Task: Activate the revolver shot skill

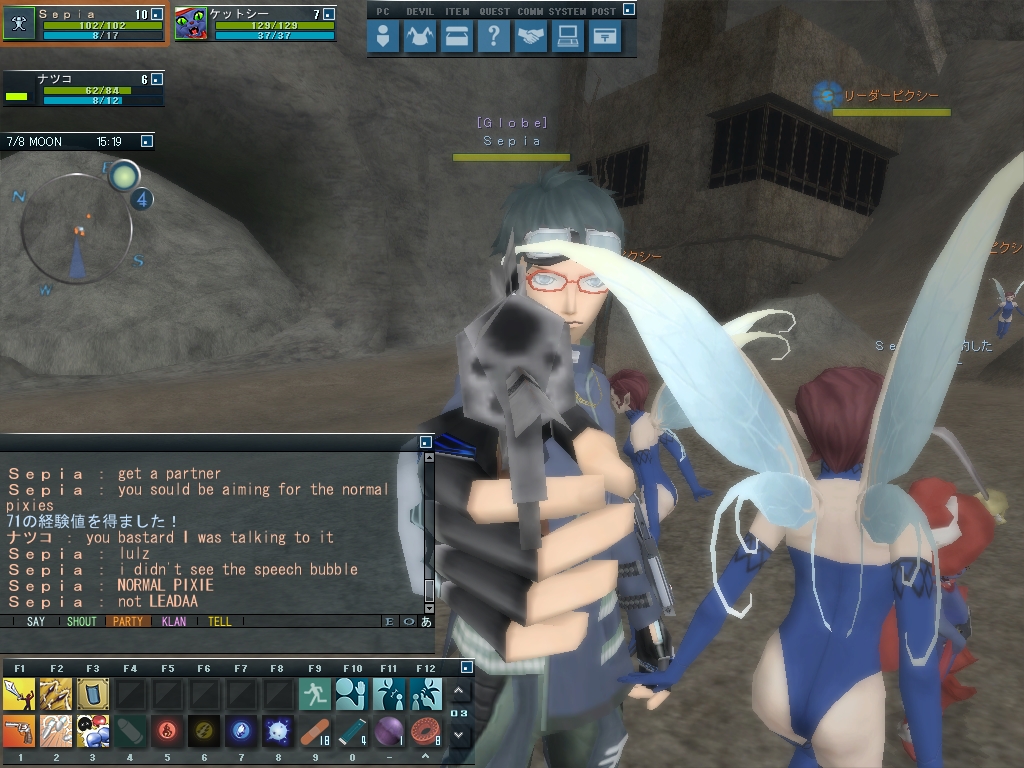Action: [20, 731]
